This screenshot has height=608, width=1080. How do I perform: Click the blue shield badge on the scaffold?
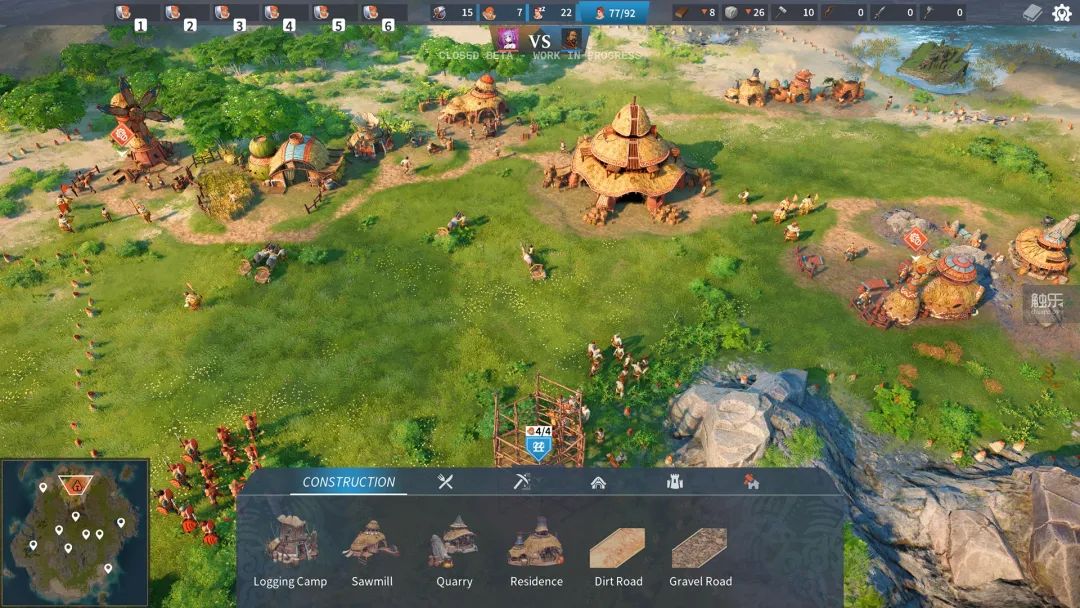click(538, 448)
